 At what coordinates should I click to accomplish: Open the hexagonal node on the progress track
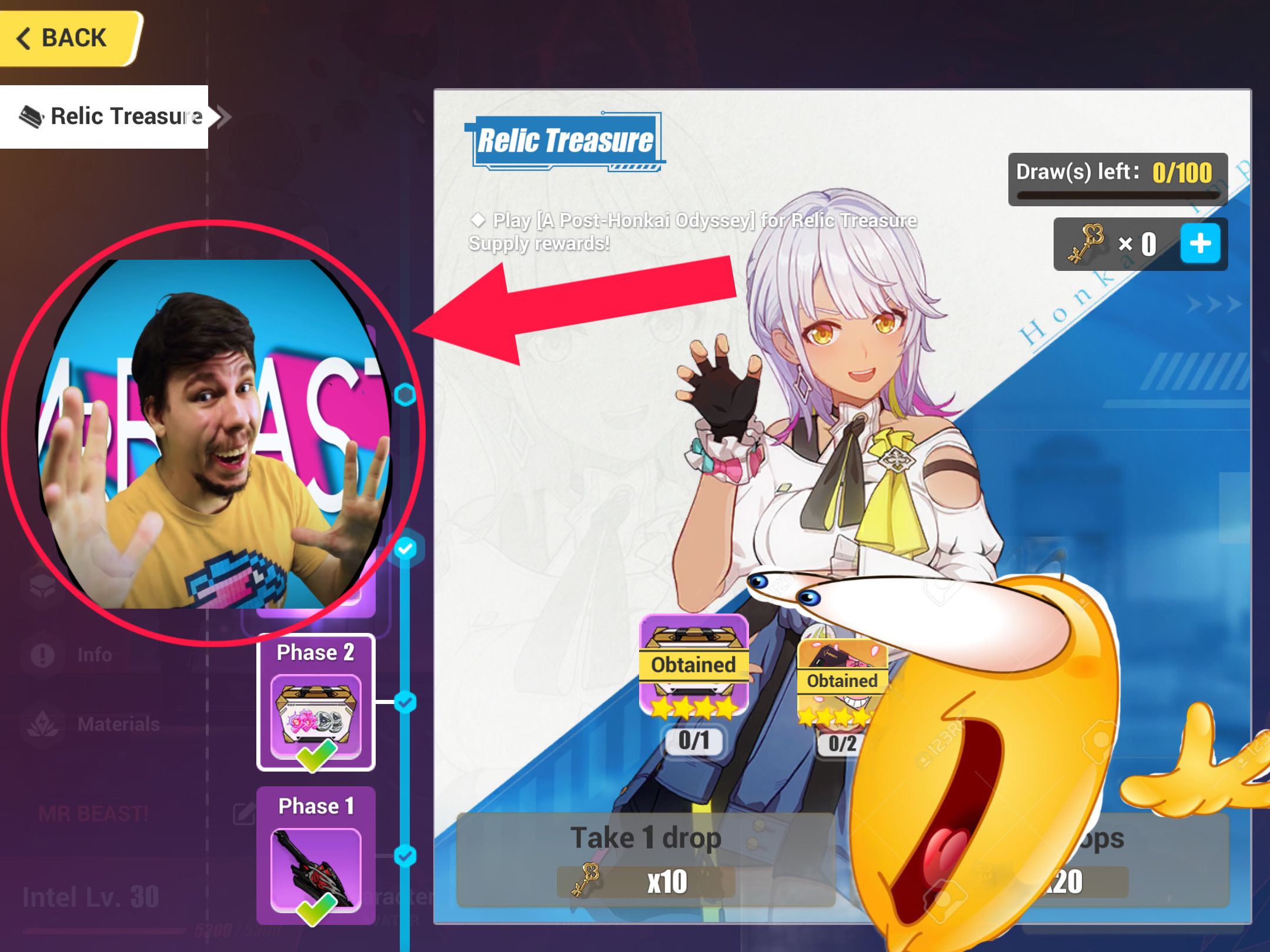[x=405, y=395]
